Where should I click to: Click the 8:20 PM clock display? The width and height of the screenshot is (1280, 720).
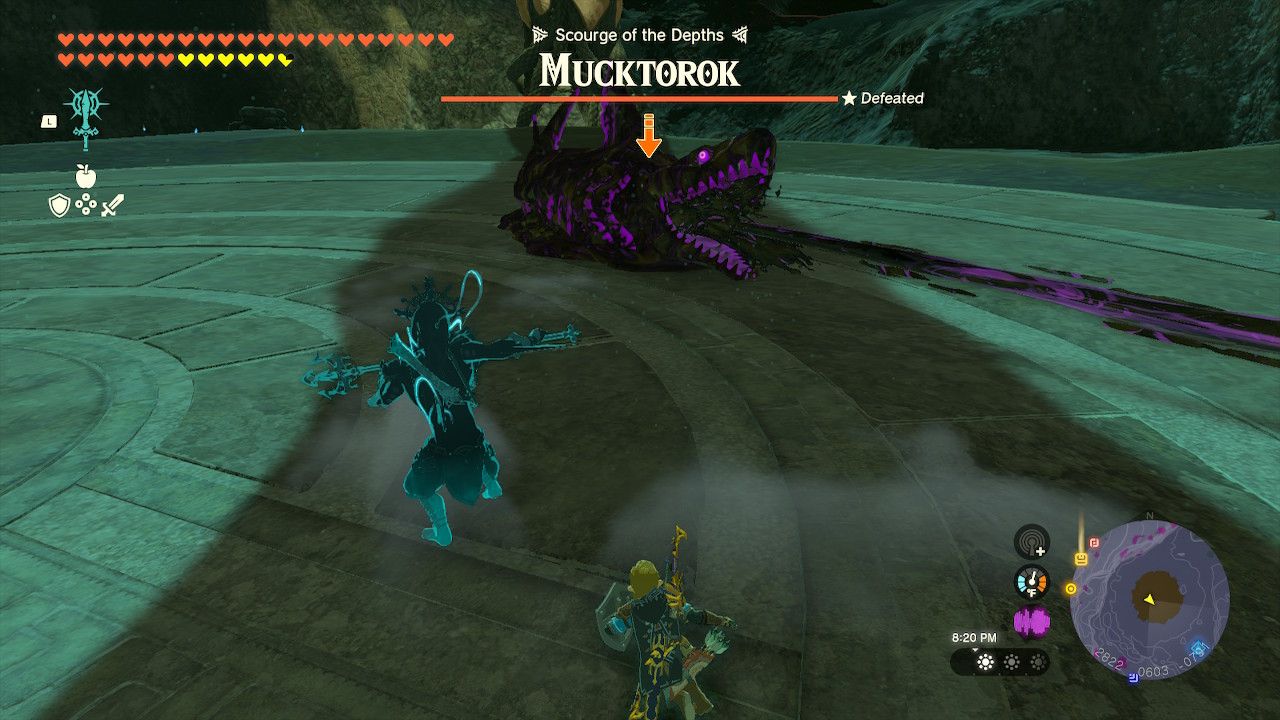974,637
